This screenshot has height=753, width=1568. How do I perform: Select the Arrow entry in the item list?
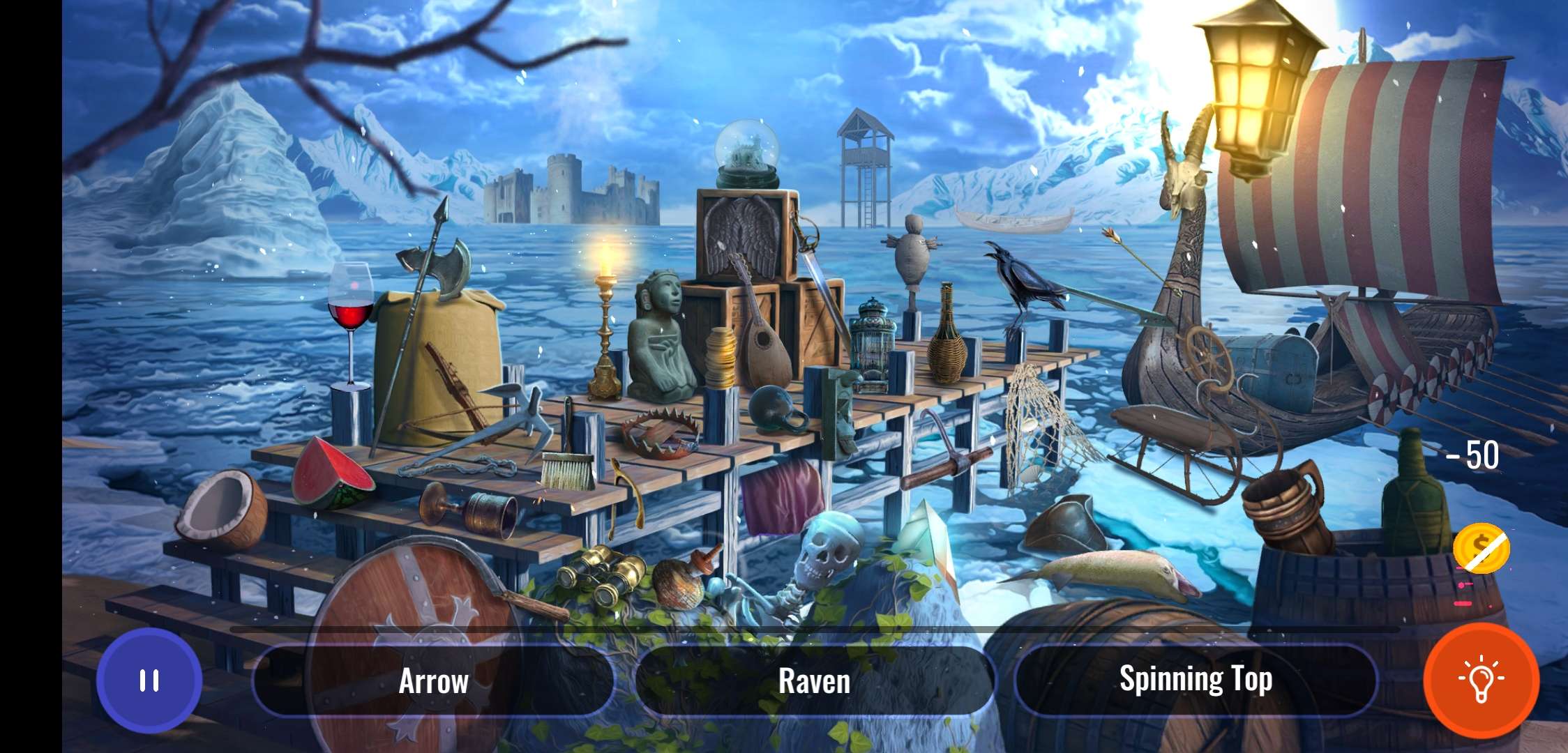pyautogui.click(x=433, y=681)
